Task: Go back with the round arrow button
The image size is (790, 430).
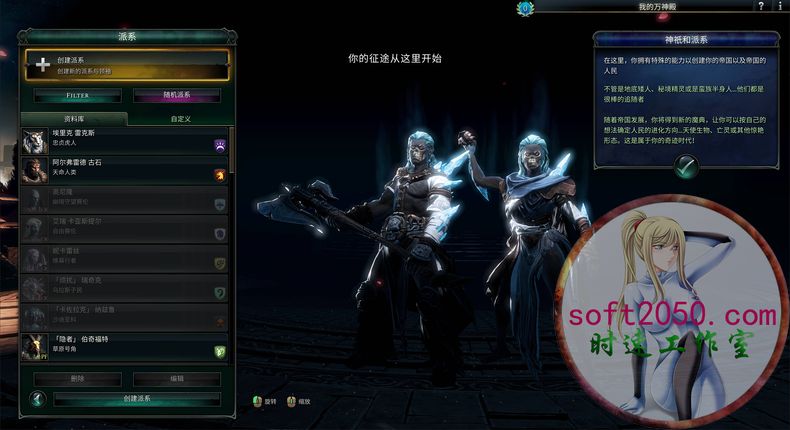Action: [x=37, y=399]
